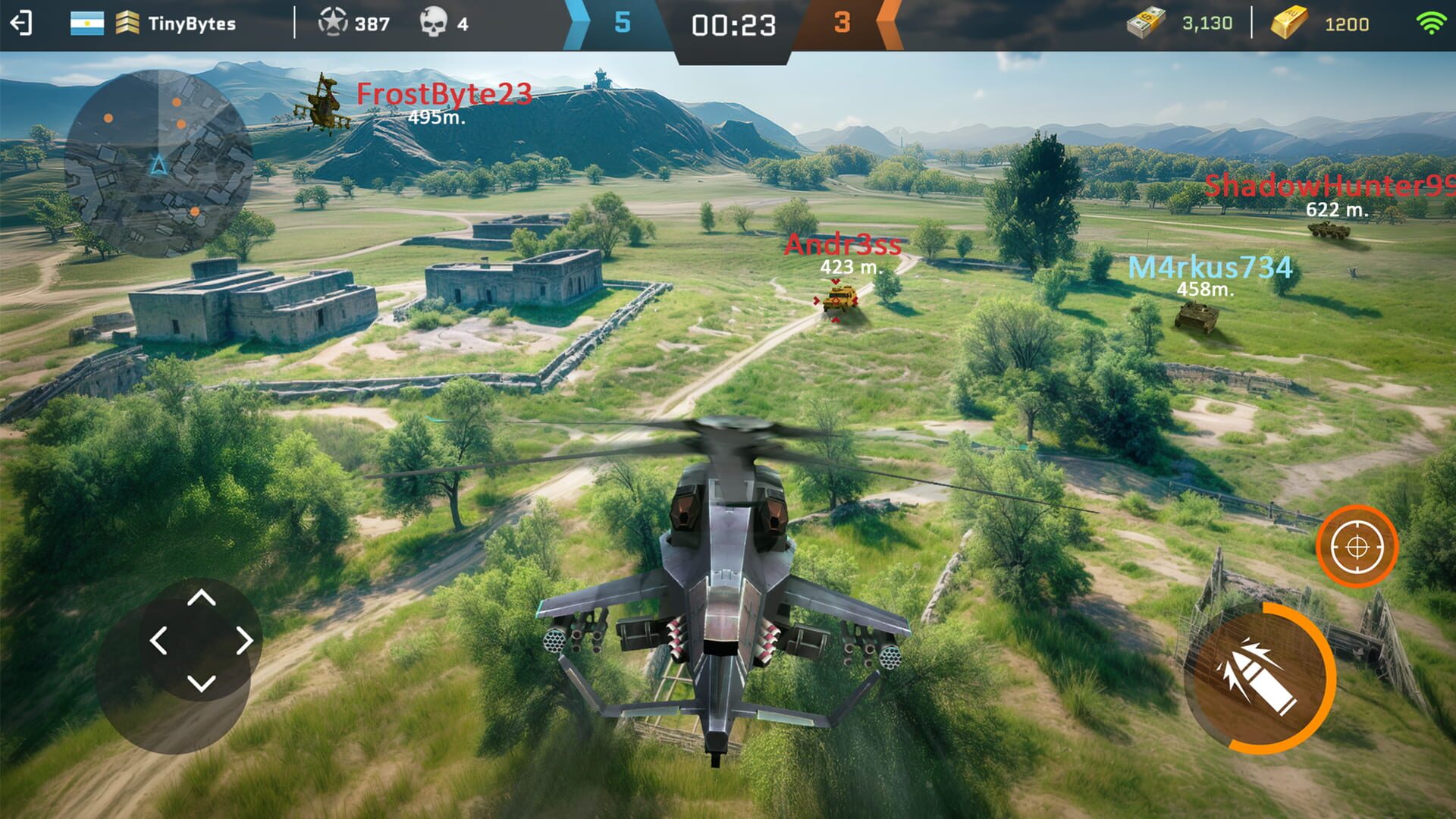Select the rank chevrons next to the flag
The image size is (1456, 819).
pos(127,24)
